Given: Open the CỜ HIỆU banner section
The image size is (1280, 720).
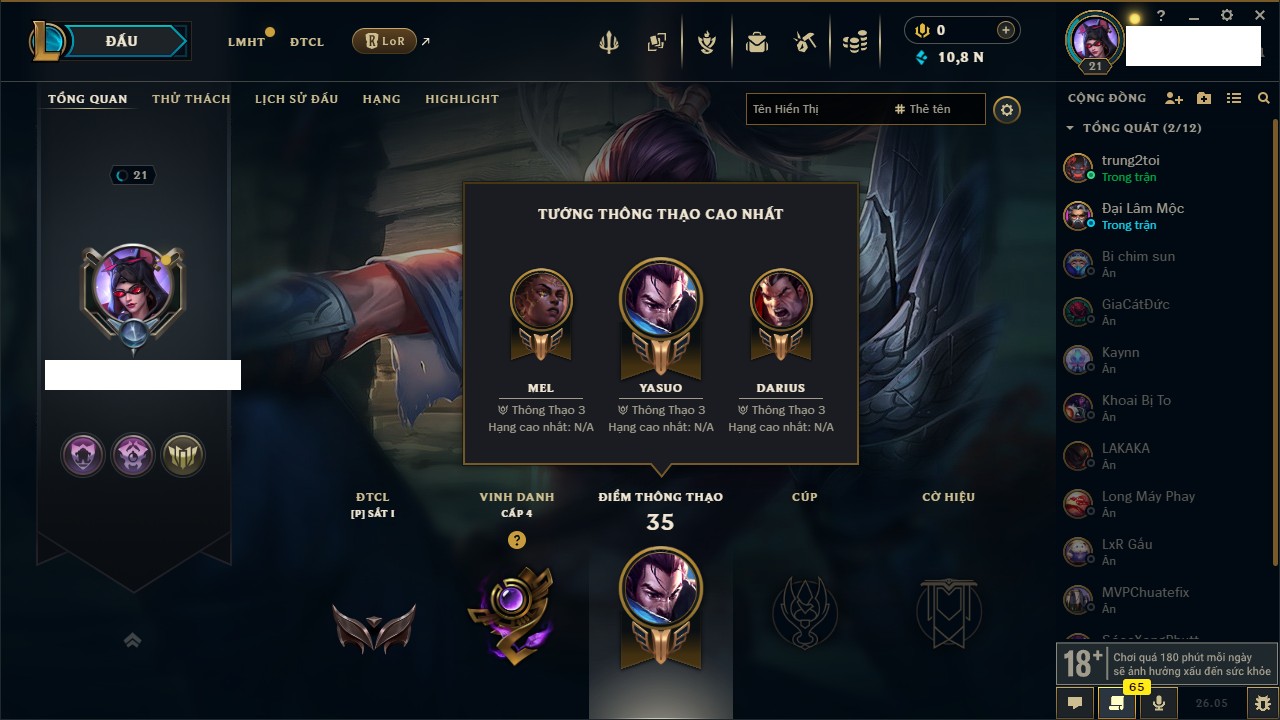Looking at the screenshot, I should [x=948, y=610].
